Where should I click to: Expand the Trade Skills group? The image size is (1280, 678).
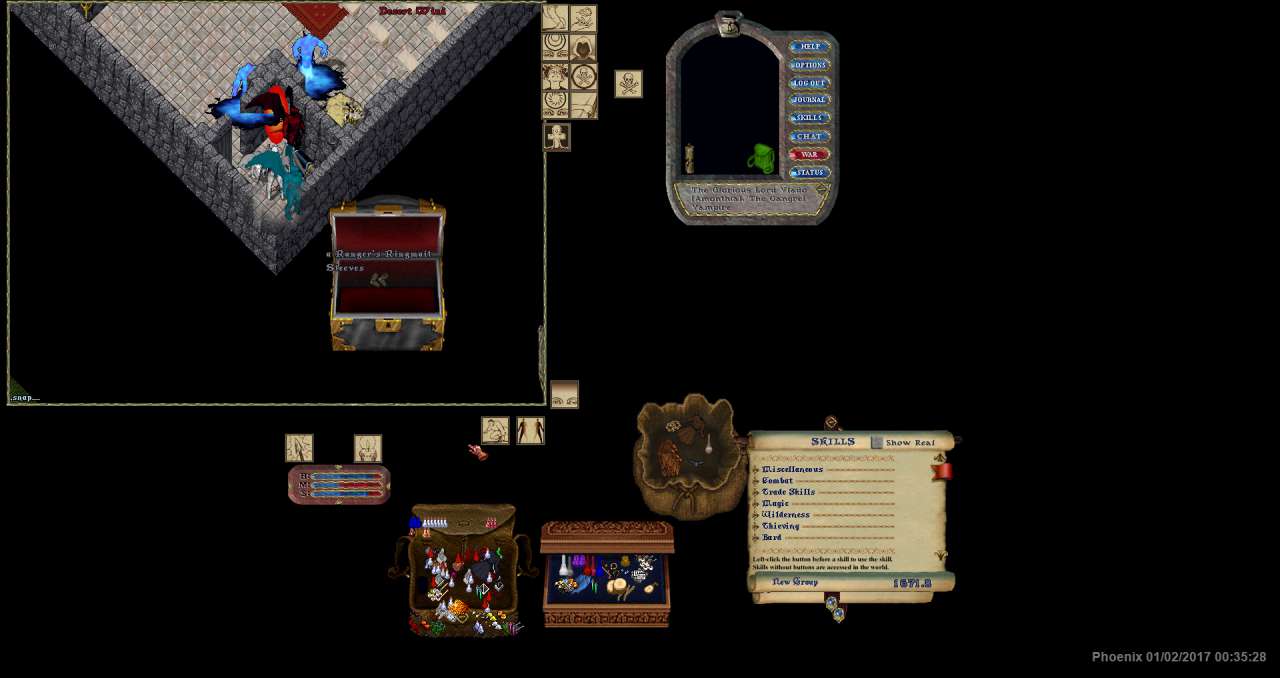(756, 492)
